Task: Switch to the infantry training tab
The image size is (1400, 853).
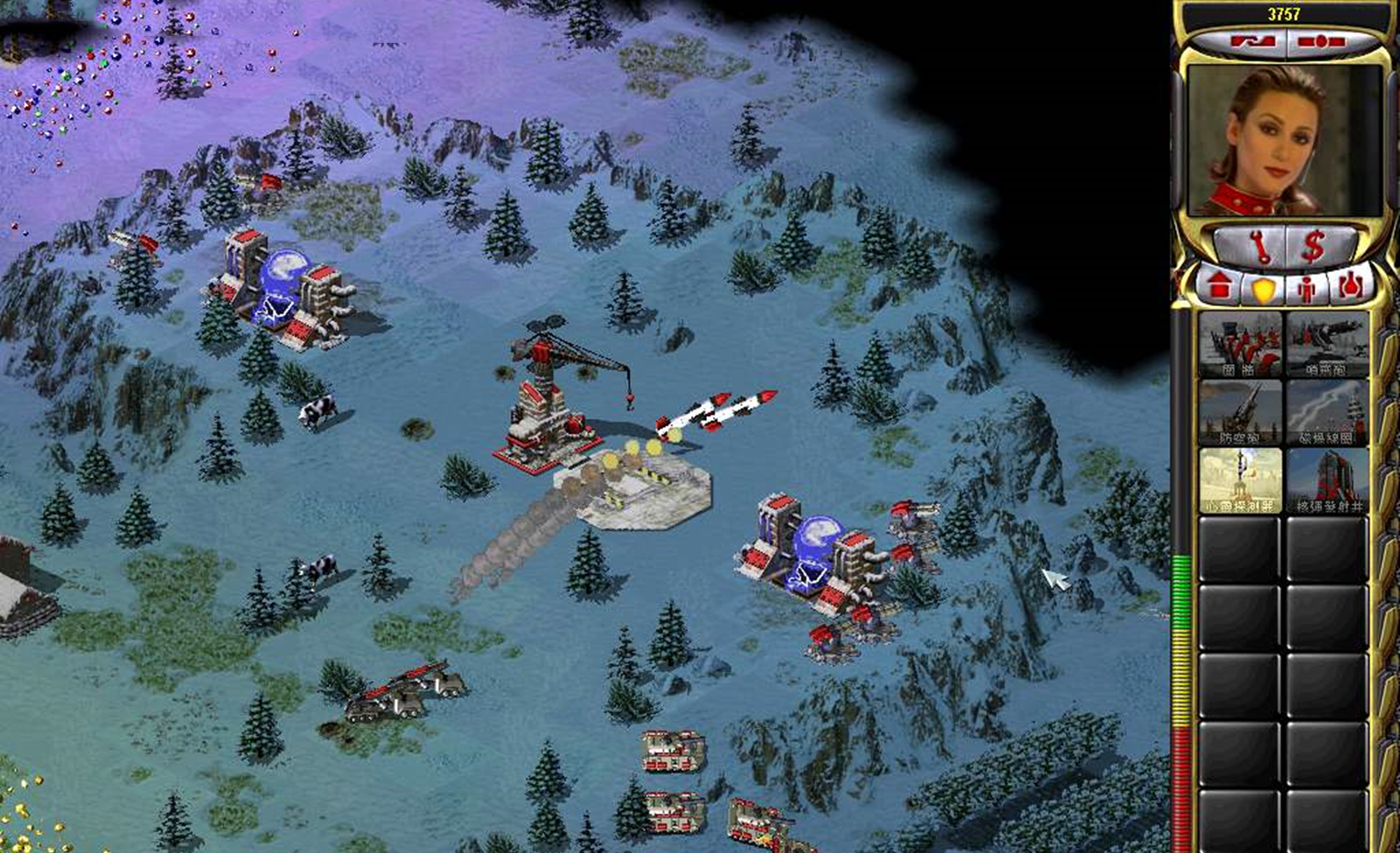Action: click(x=1307, y=287)
